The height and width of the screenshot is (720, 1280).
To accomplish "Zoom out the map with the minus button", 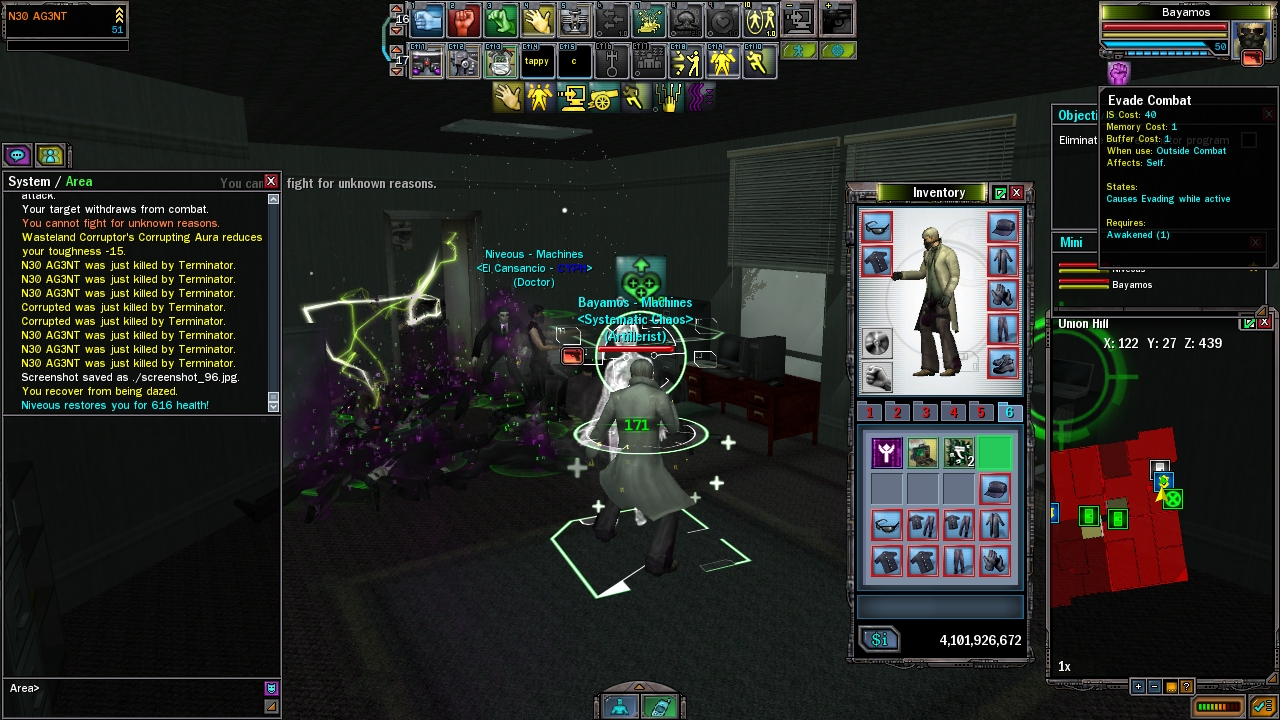I will pyautogui.click(x=1154, y=687).
